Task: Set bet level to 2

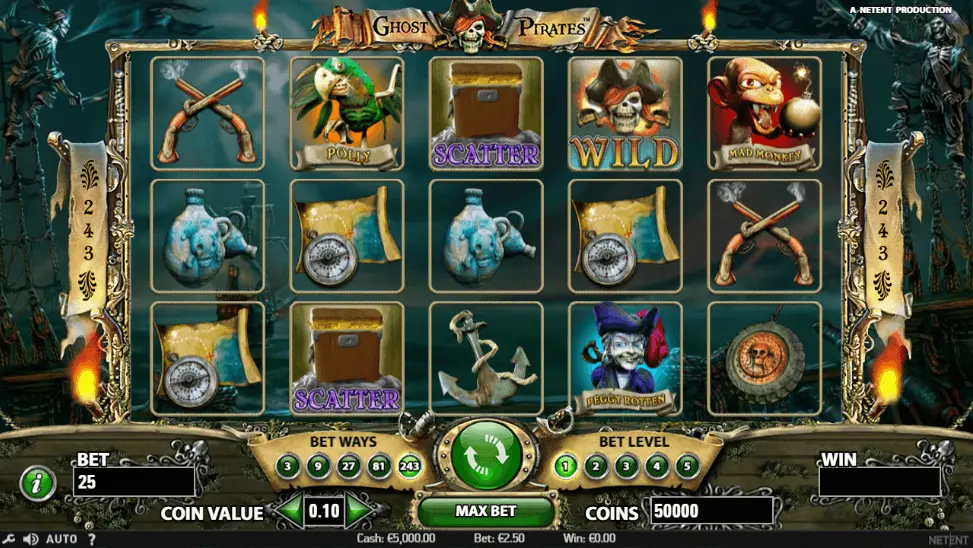Action: 595,466
